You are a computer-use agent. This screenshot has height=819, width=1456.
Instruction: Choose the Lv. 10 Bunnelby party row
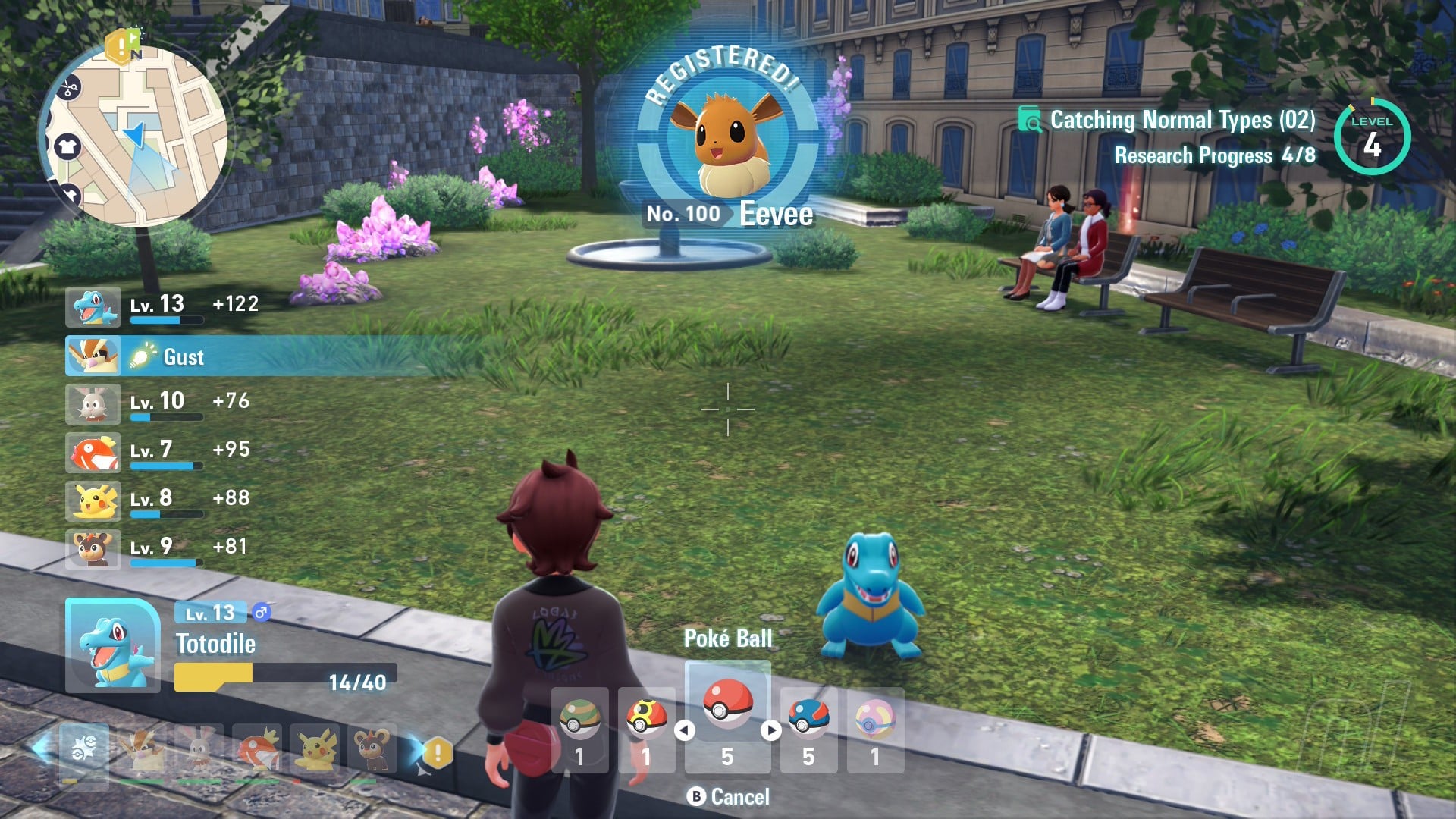click(x=159, y=403)
